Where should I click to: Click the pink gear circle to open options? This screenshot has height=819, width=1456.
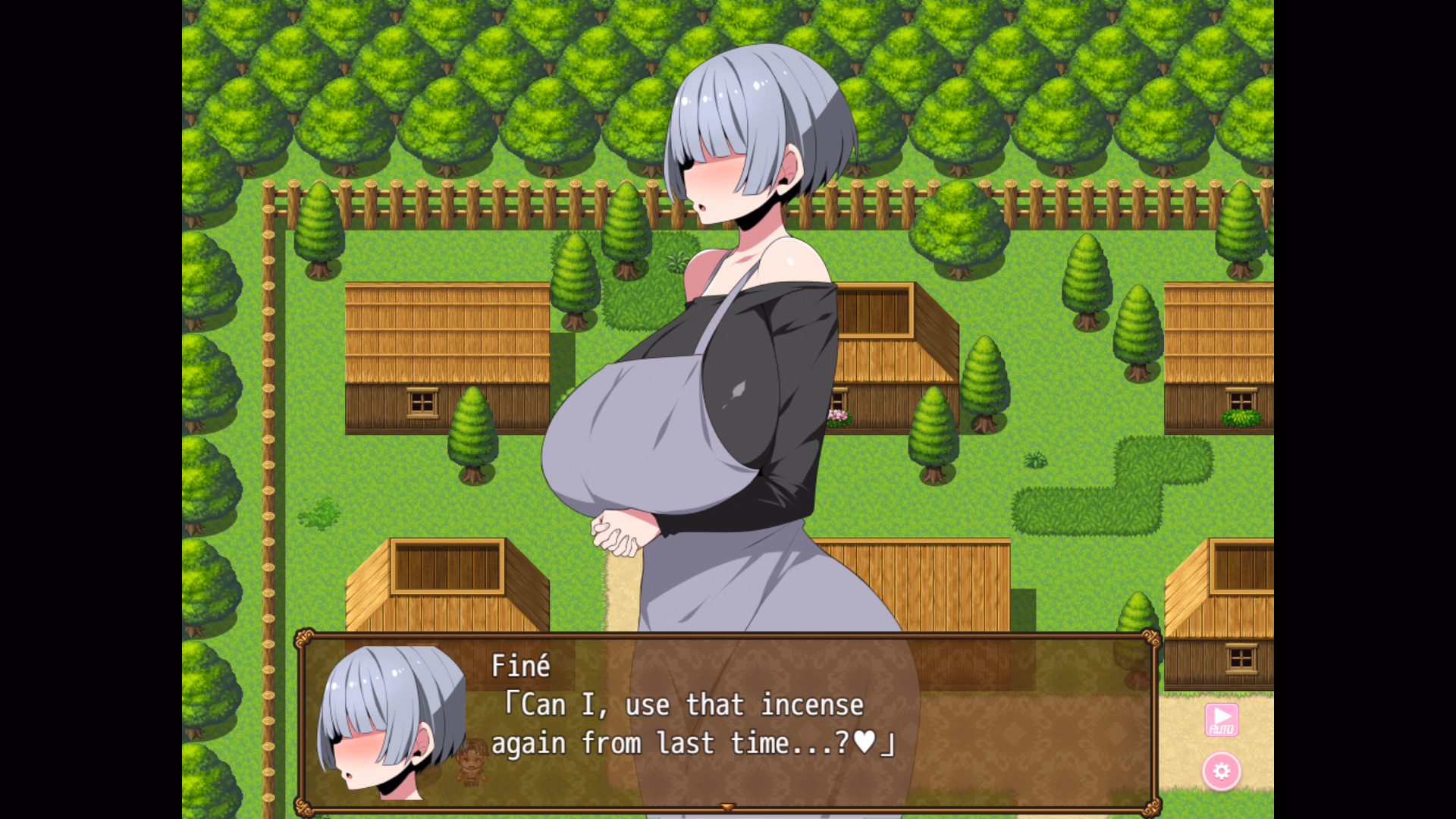point(1222,772)
